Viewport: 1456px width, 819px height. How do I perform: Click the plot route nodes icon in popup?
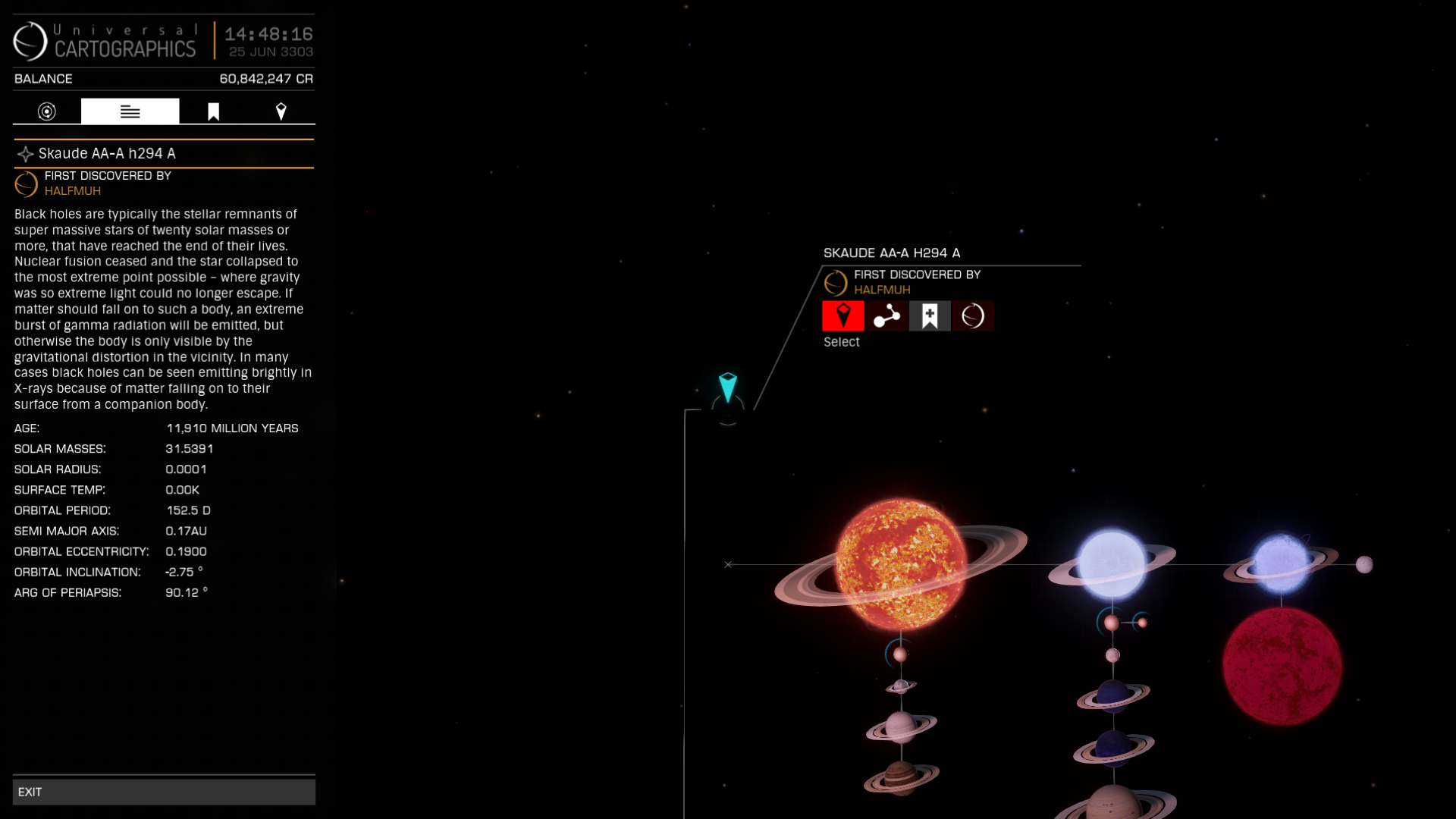(886, 315)
